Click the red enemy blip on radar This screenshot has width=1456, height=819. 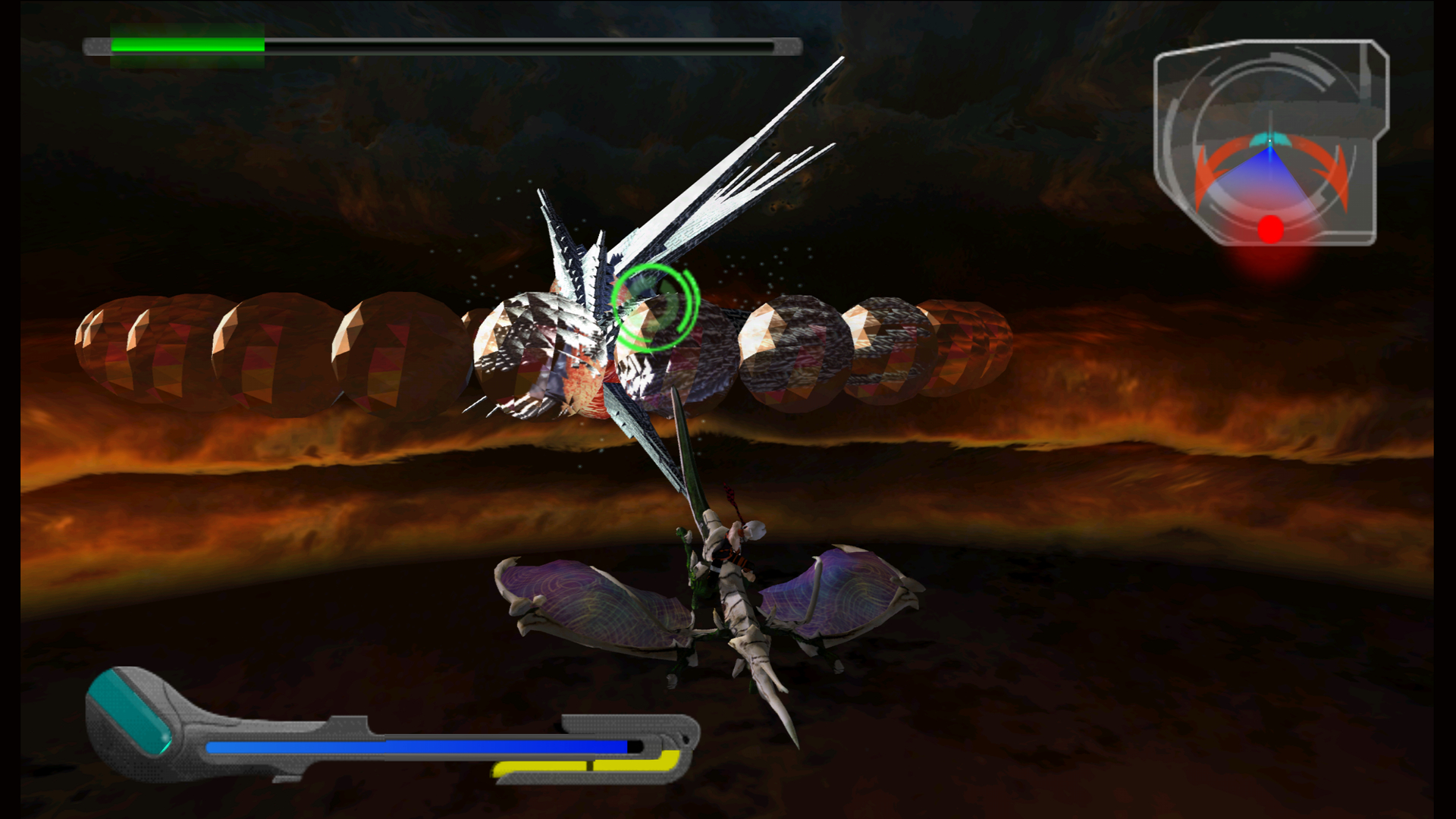coord(1269,229)
